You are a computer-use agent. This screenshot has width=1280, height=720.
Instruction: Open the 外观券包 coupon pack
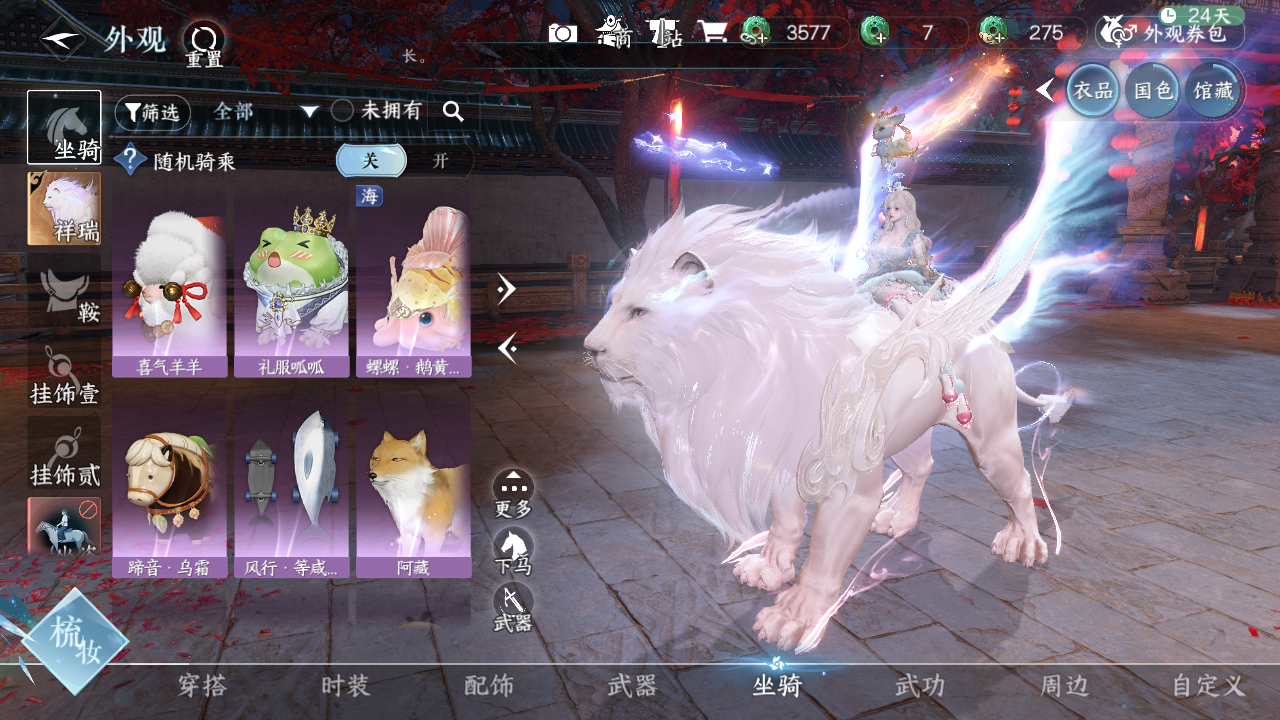tap(1170, 32)
